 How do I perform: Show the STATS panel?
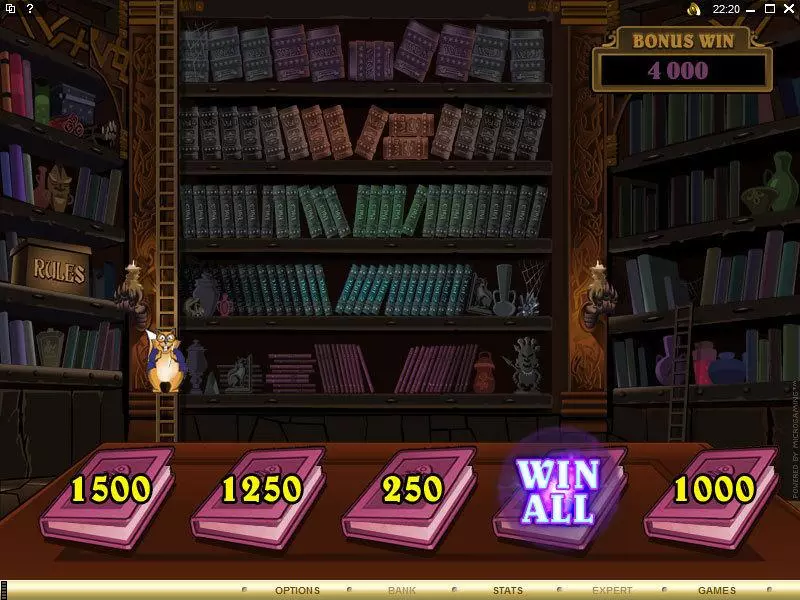coord(507,591)
